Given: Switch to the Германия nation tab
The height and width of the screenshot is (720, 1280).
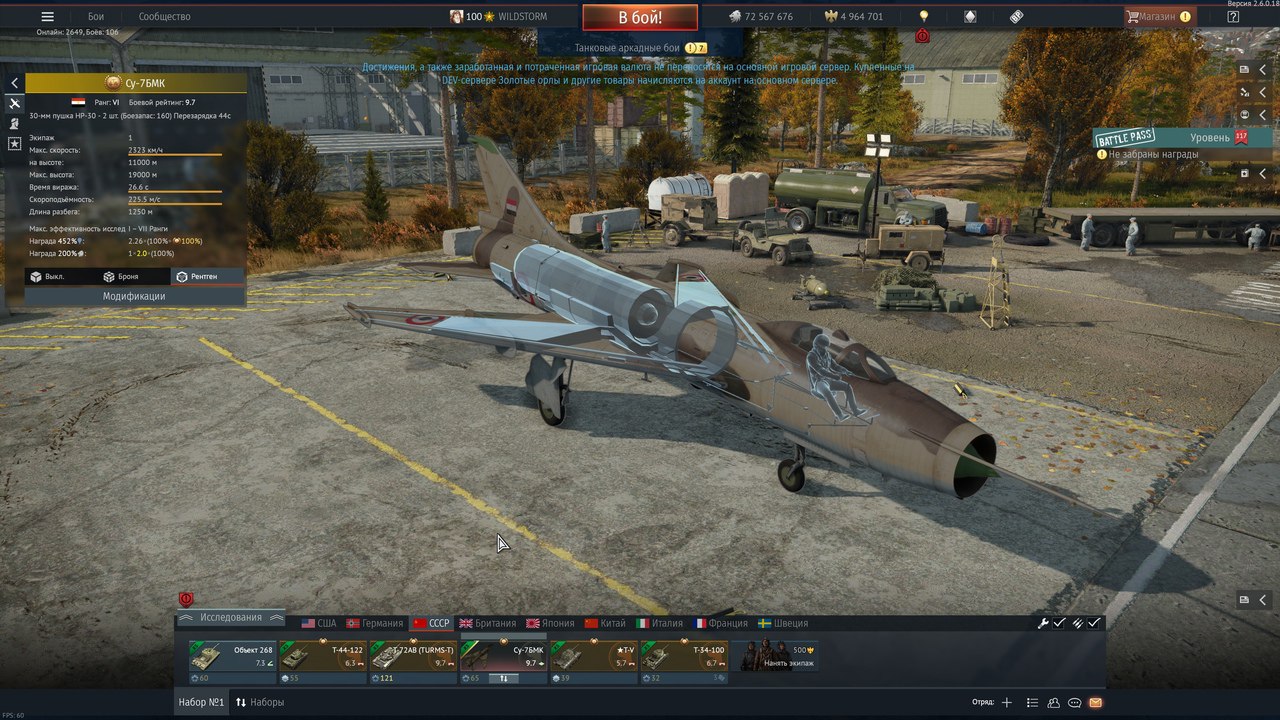Looking at the screenshot, I should tap(375, 623).
